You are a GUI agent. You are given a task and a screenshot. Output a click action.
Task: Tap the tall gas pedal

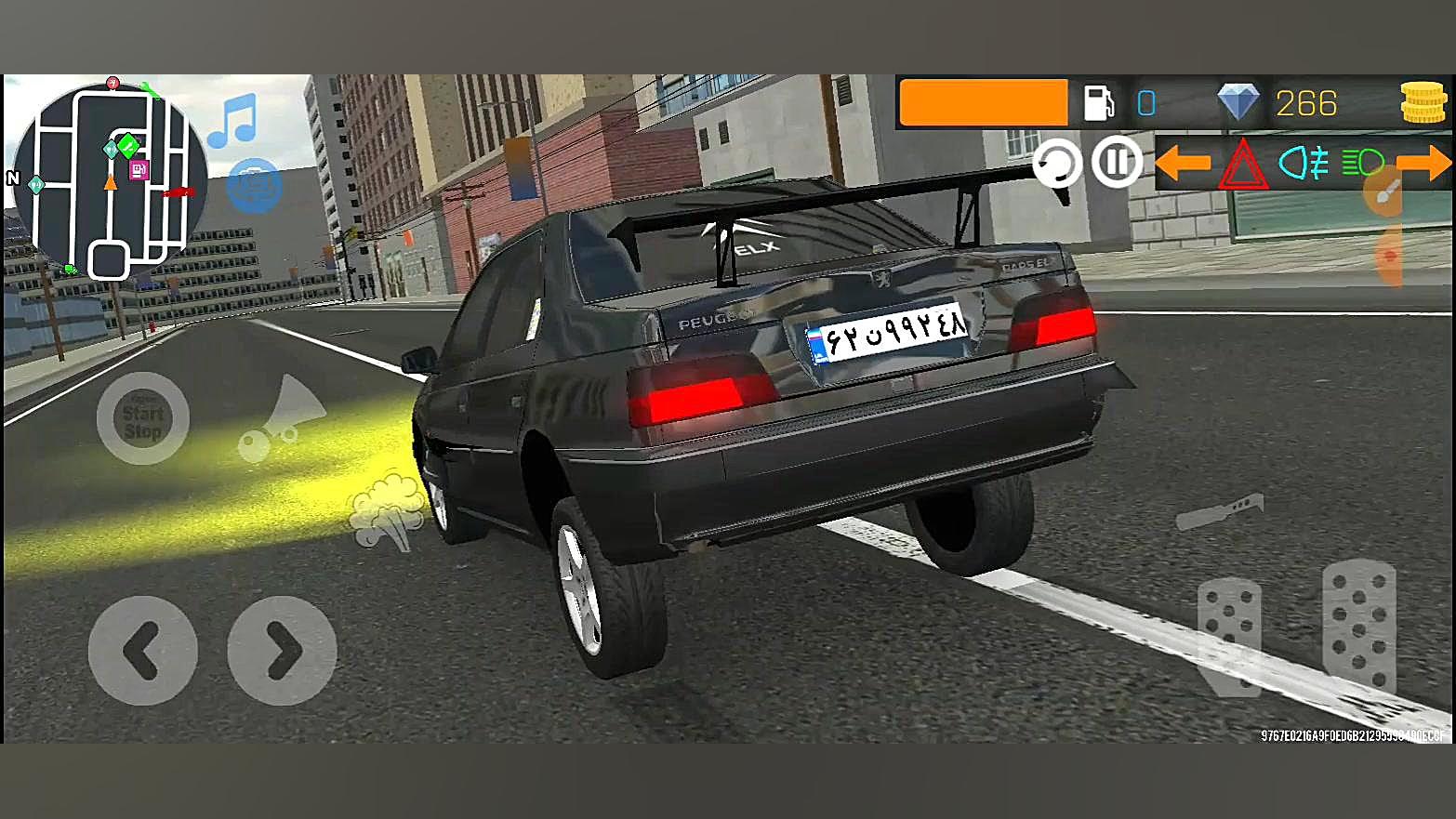(1359, 625)
